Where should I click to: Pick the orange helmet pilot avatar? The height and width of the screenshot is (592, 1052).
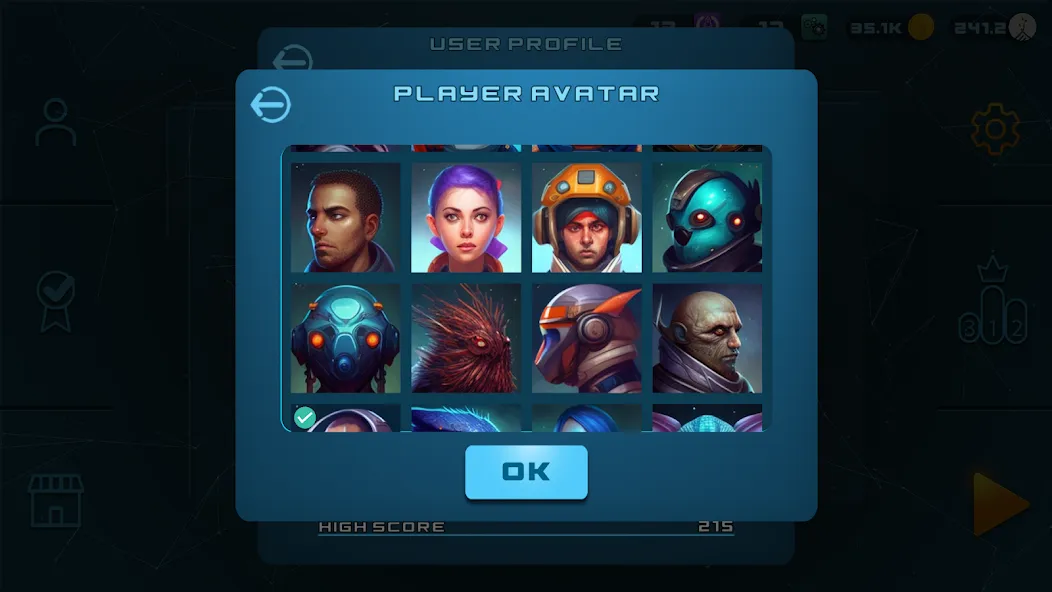pyautogui.click(x=587, y=218)
